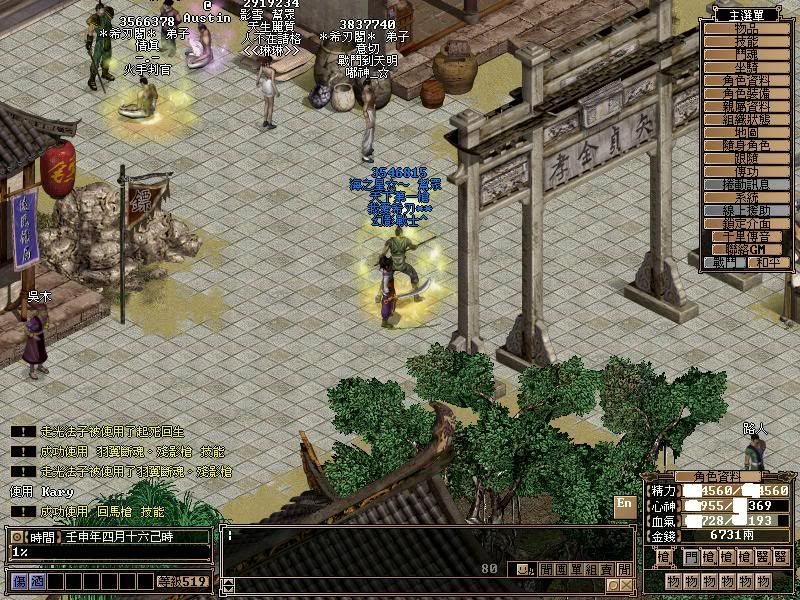Open the smiley emoticon button in chat
800x600 pixels.
click(523, 570)
